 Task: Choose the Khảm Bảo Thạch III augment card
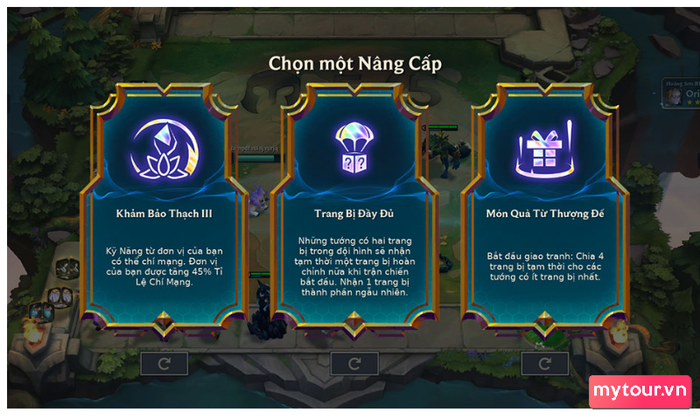166,215
